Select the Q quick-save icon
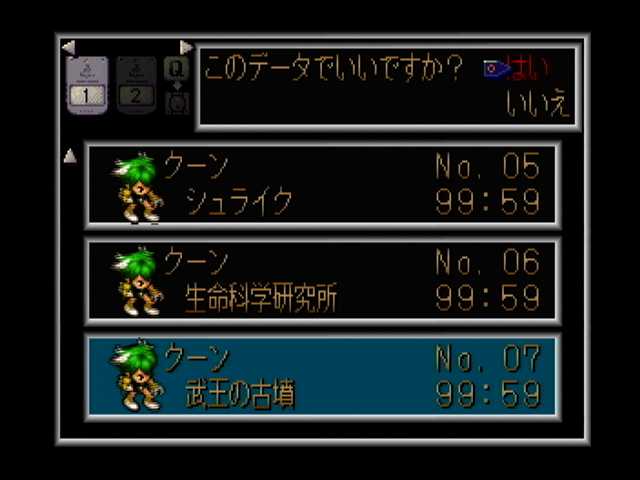Image resolution: width=640 pixels, height=480 pixels. coord(177,69)
